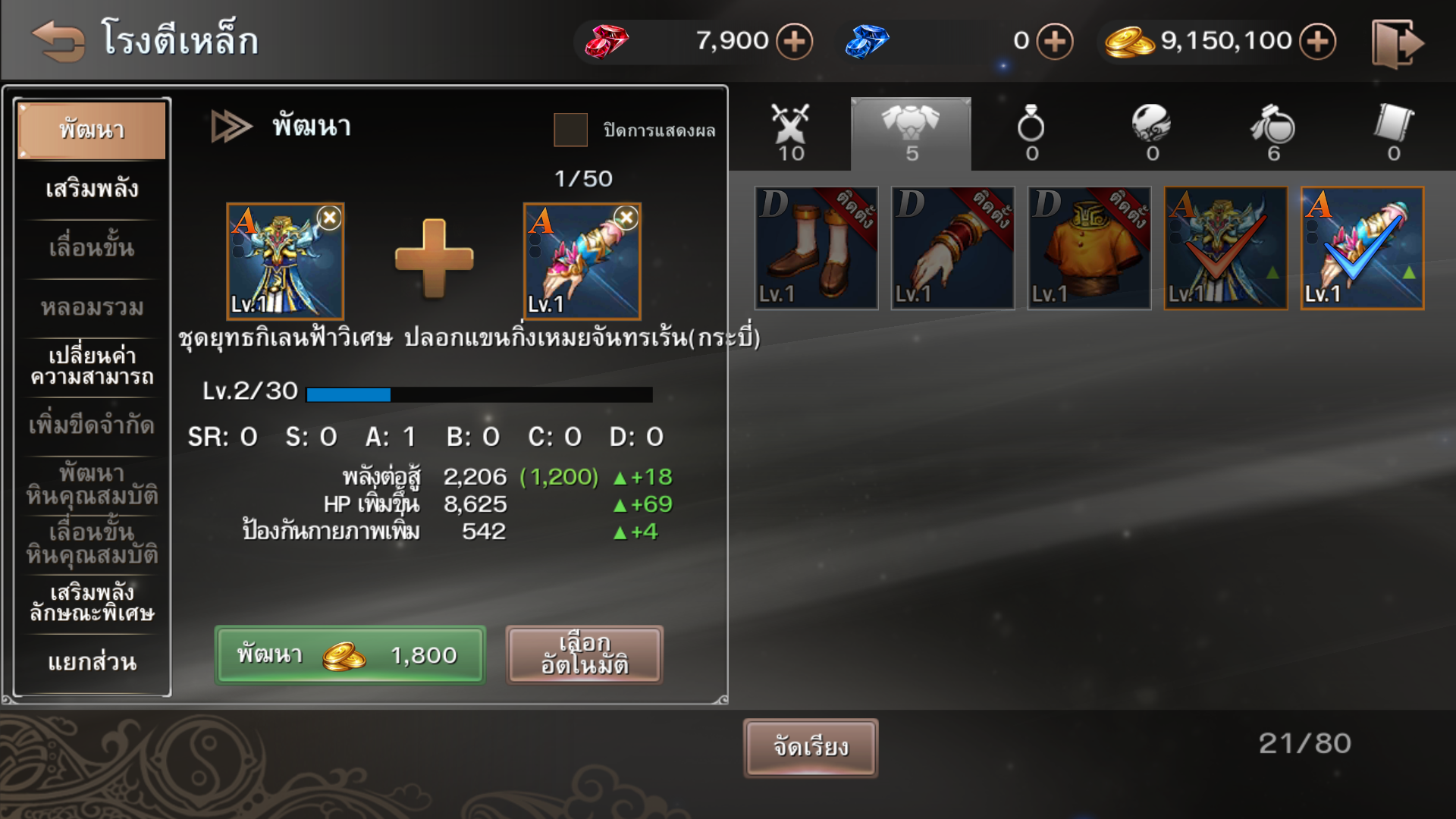Add more gold coins
Image resolution: width=1456 pixels, height=819 pixels.
click(1317, 41)
